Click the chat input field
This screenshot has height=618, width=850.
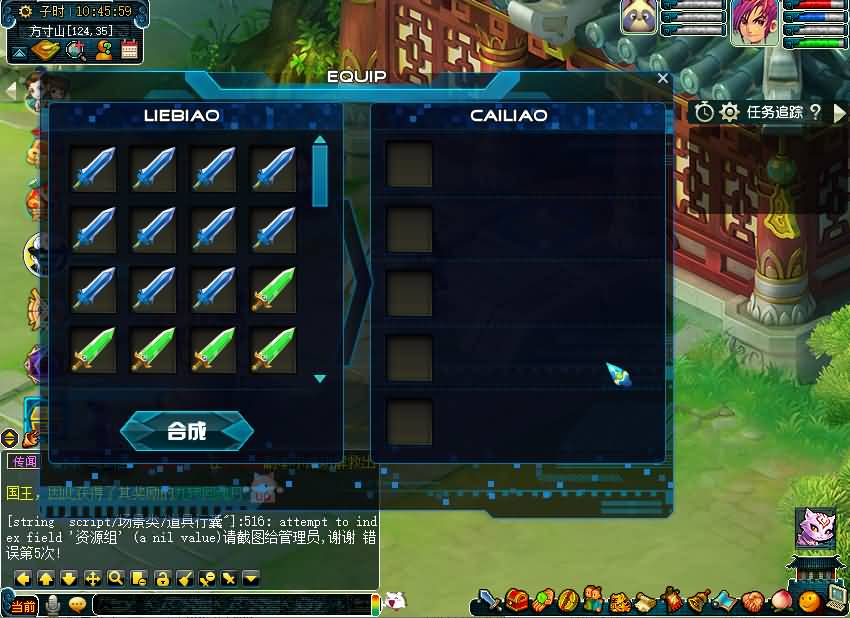pyautogui.click(x=230, y=604)
